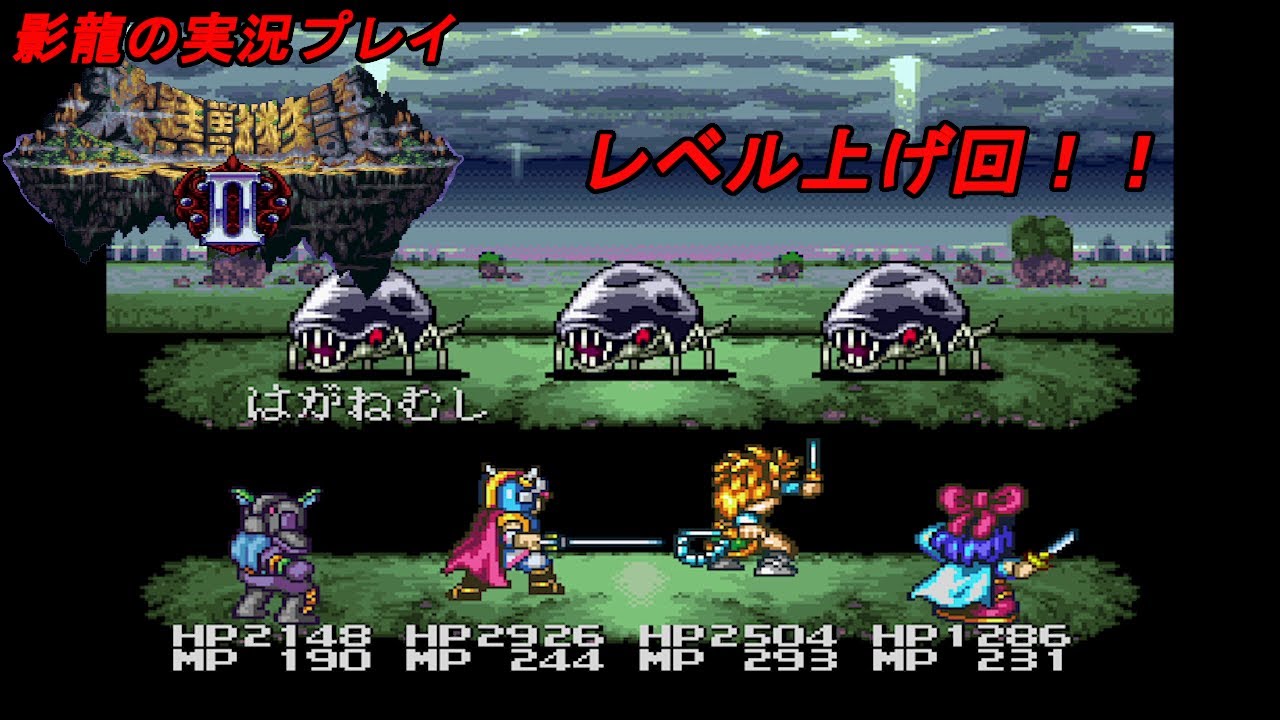The image size is (1280, 720).
Task: Click the 影龍の実況プレイ title text
Action: (225, 33)
